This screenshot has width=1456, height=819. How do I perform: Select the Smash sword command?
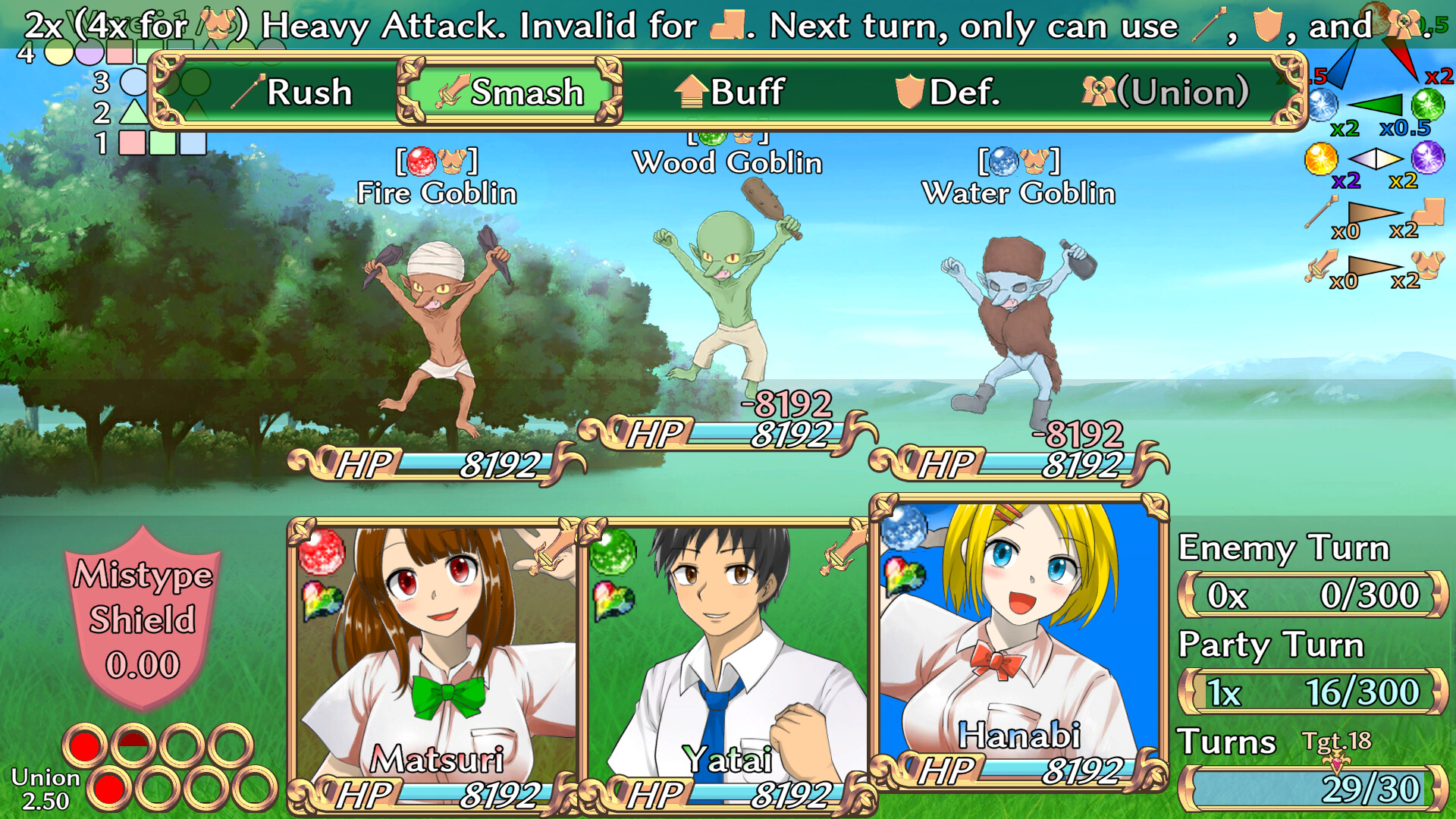tap(504, 93)
